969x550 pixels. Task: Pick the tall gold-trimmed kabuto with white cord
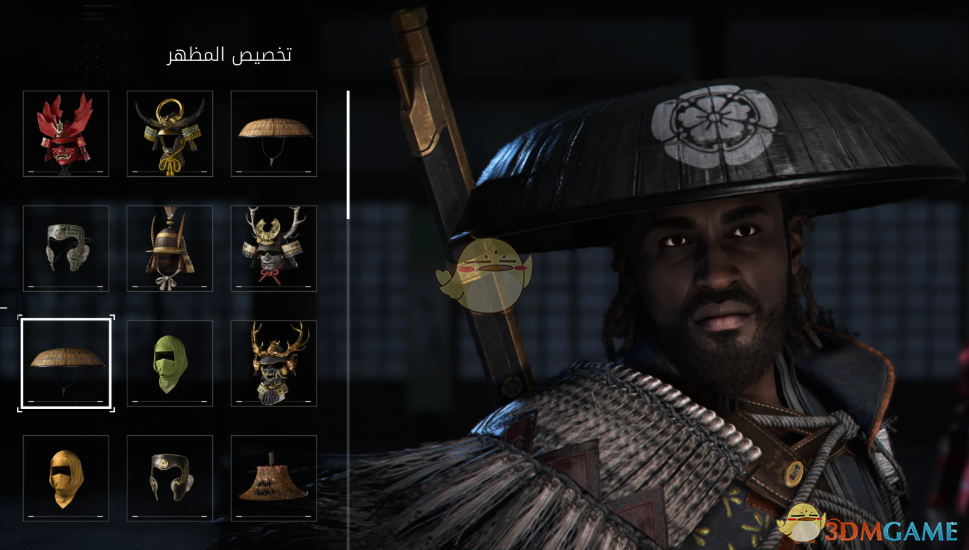170,249
